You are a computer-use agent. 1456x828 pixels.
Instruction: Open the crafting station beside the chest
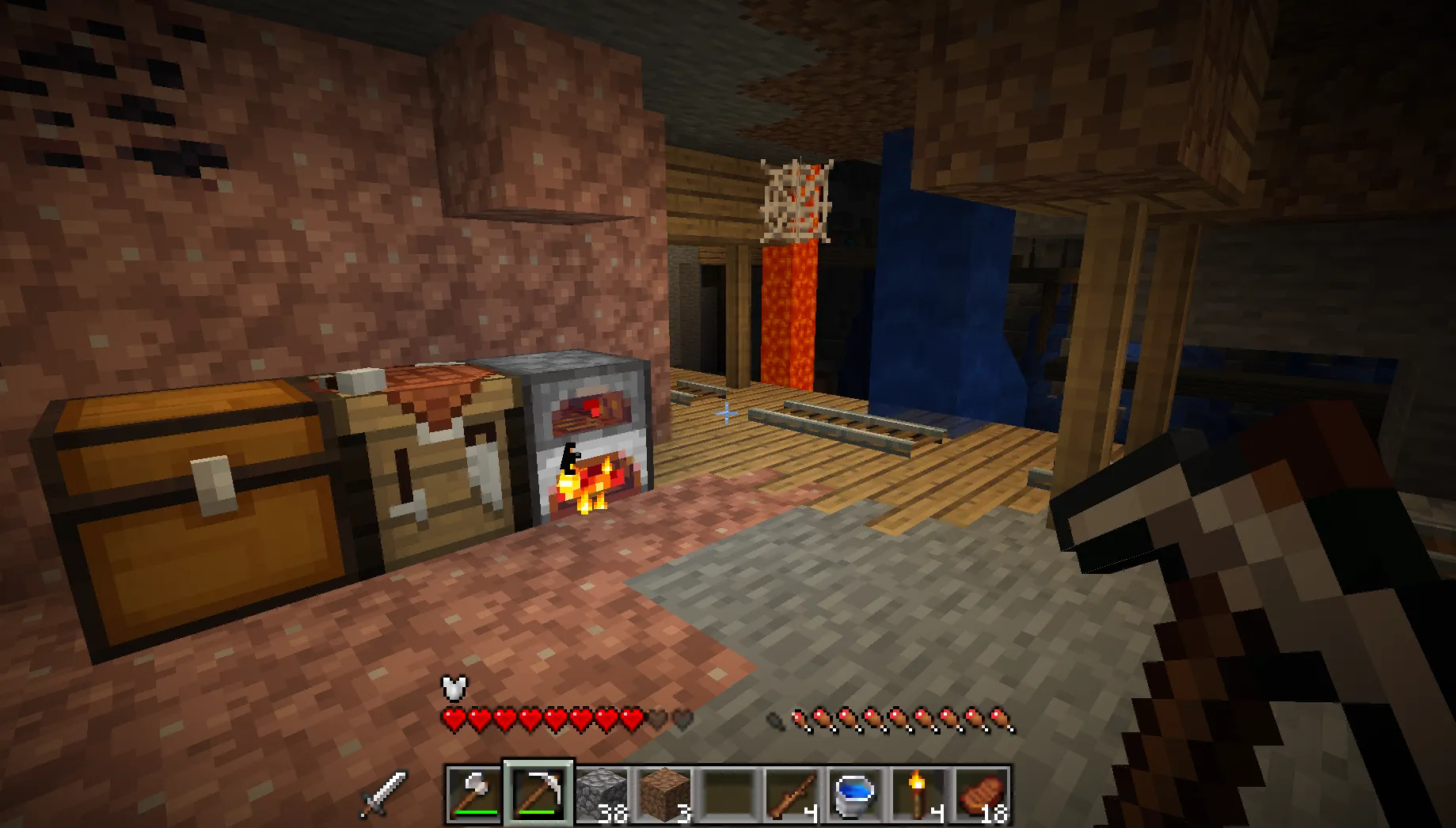point(435,475)
